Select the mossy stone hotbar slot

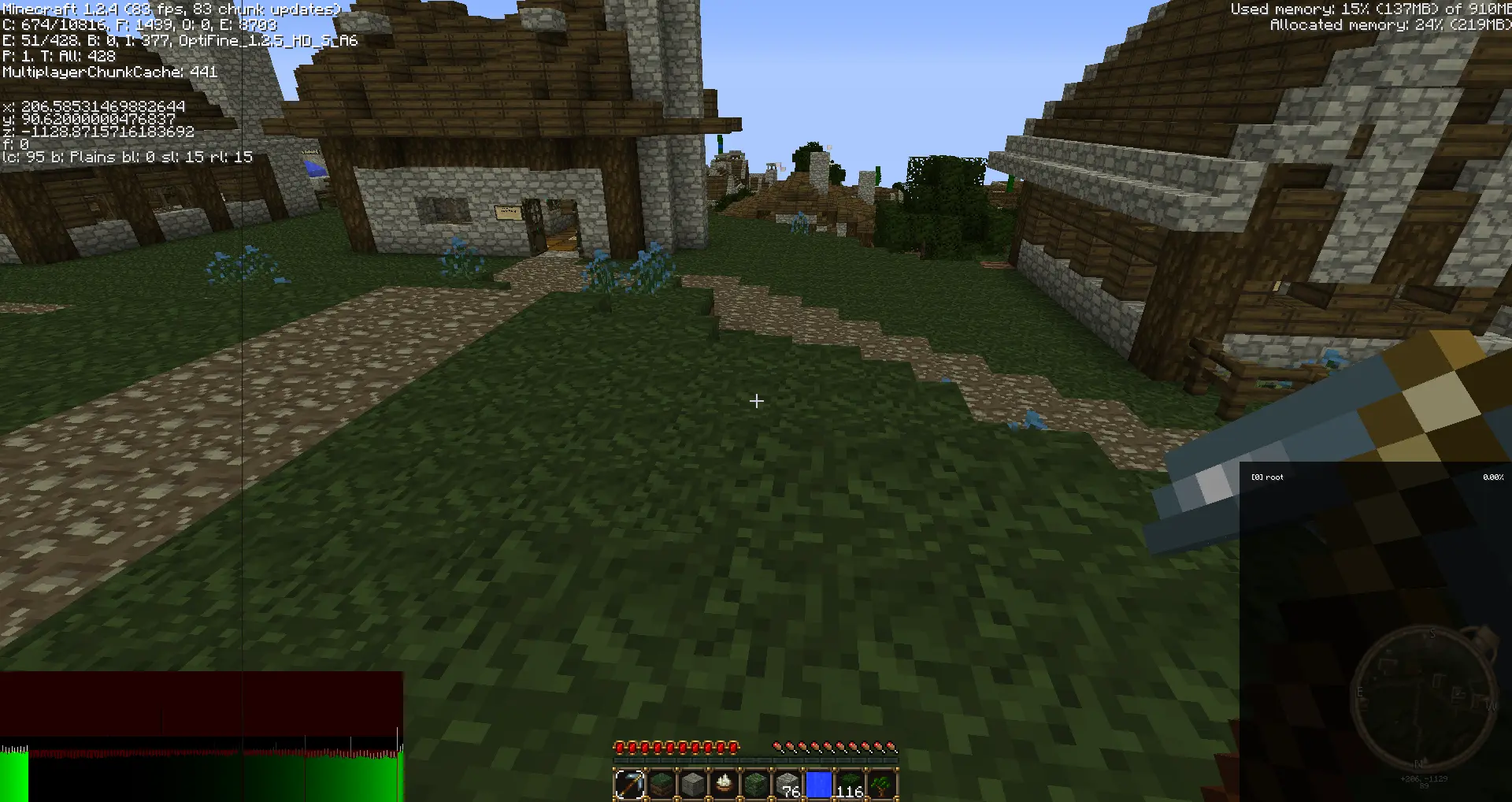pyautogui.click(x=756, y=785)
